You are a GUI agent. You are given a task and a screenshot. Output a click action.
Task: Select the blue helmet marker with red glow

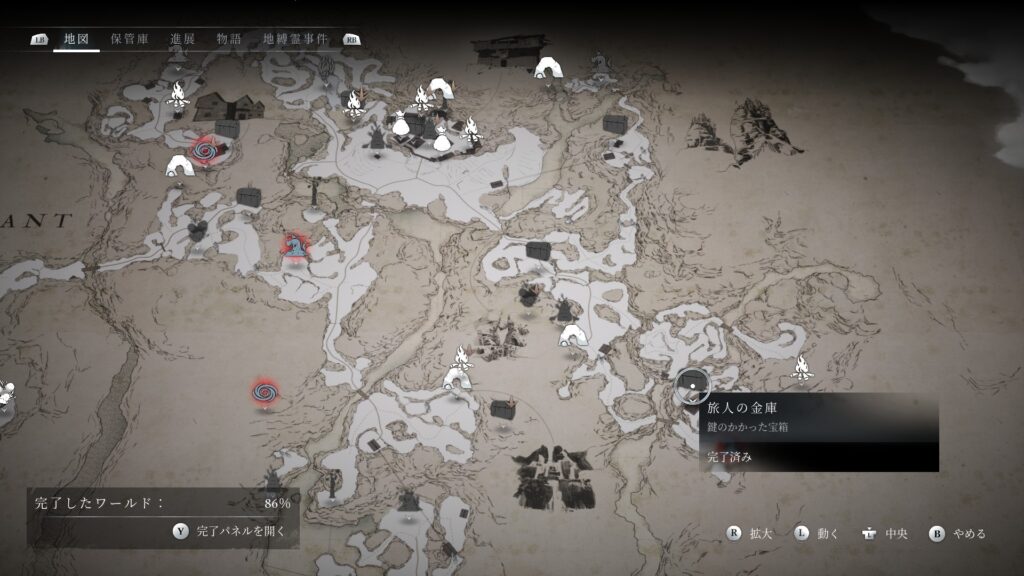click(294, 246)
